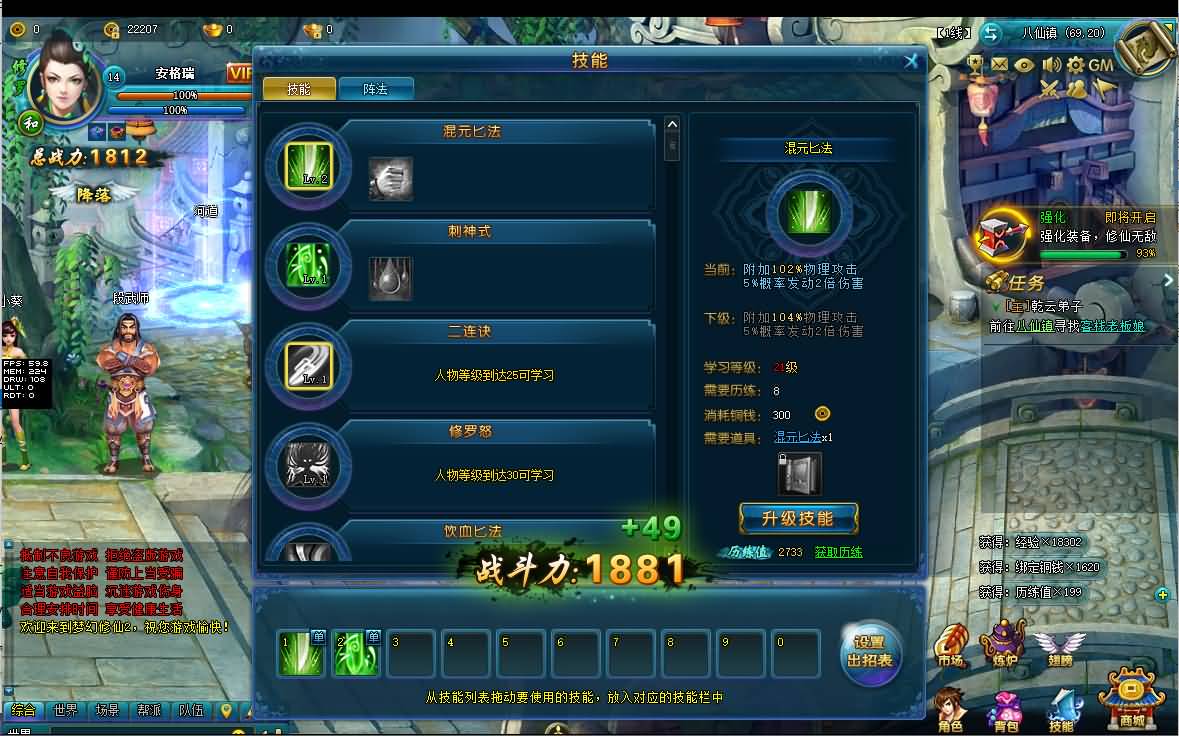Select the 刺神式 skill icon

(309, 265)
